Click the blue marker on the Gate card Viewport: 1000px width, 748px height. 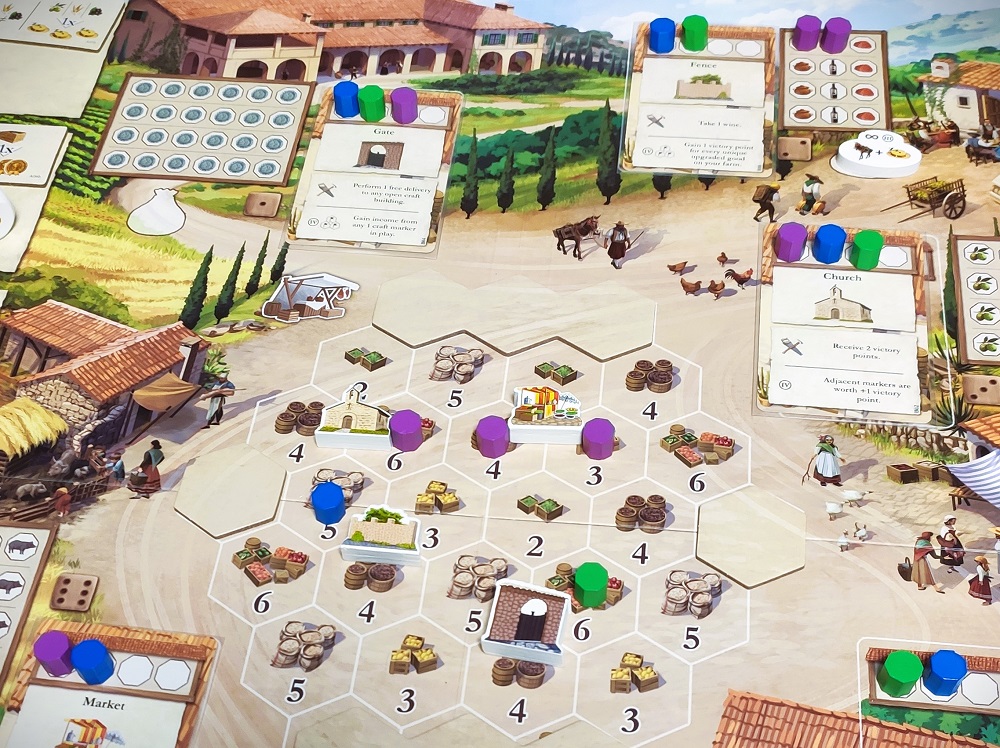click(x=346, y=100)
